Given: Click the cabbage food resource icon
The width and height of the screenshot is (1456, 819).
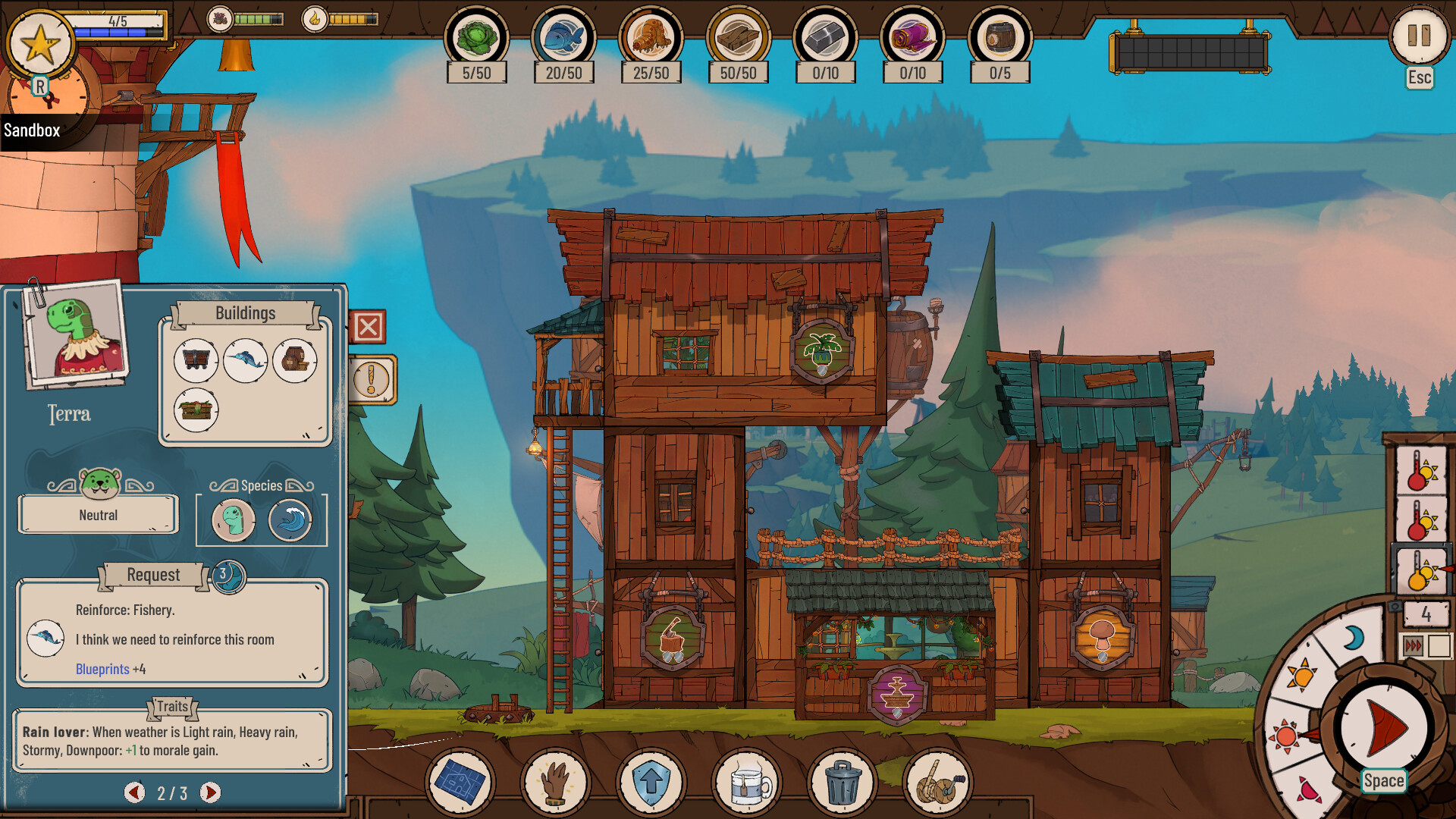Looking at the screenshot, I should point(476,38).
